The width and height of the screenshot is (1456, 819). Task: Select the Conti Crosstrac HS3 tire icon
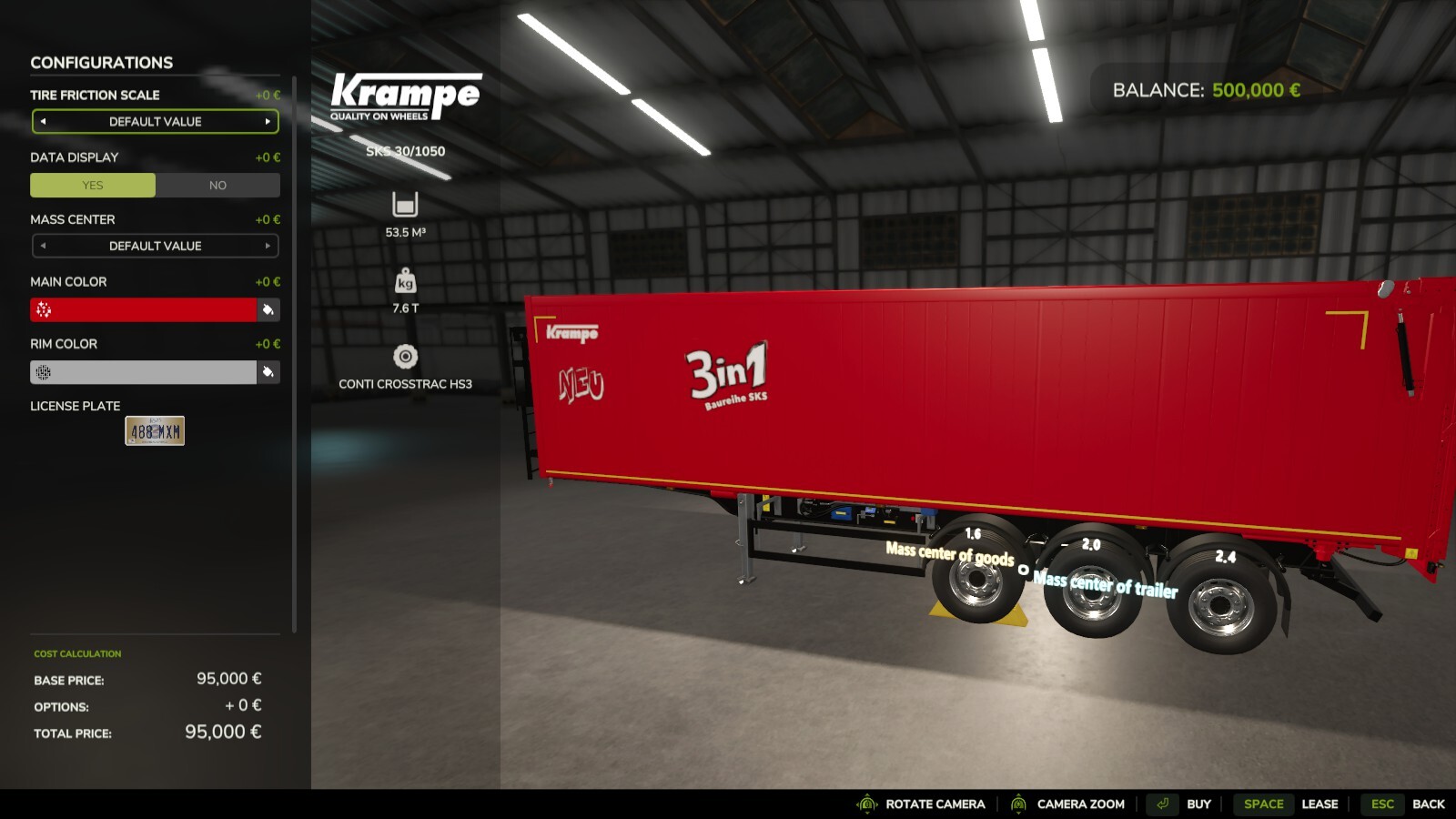pyautogui.click(x=404, y=355)
